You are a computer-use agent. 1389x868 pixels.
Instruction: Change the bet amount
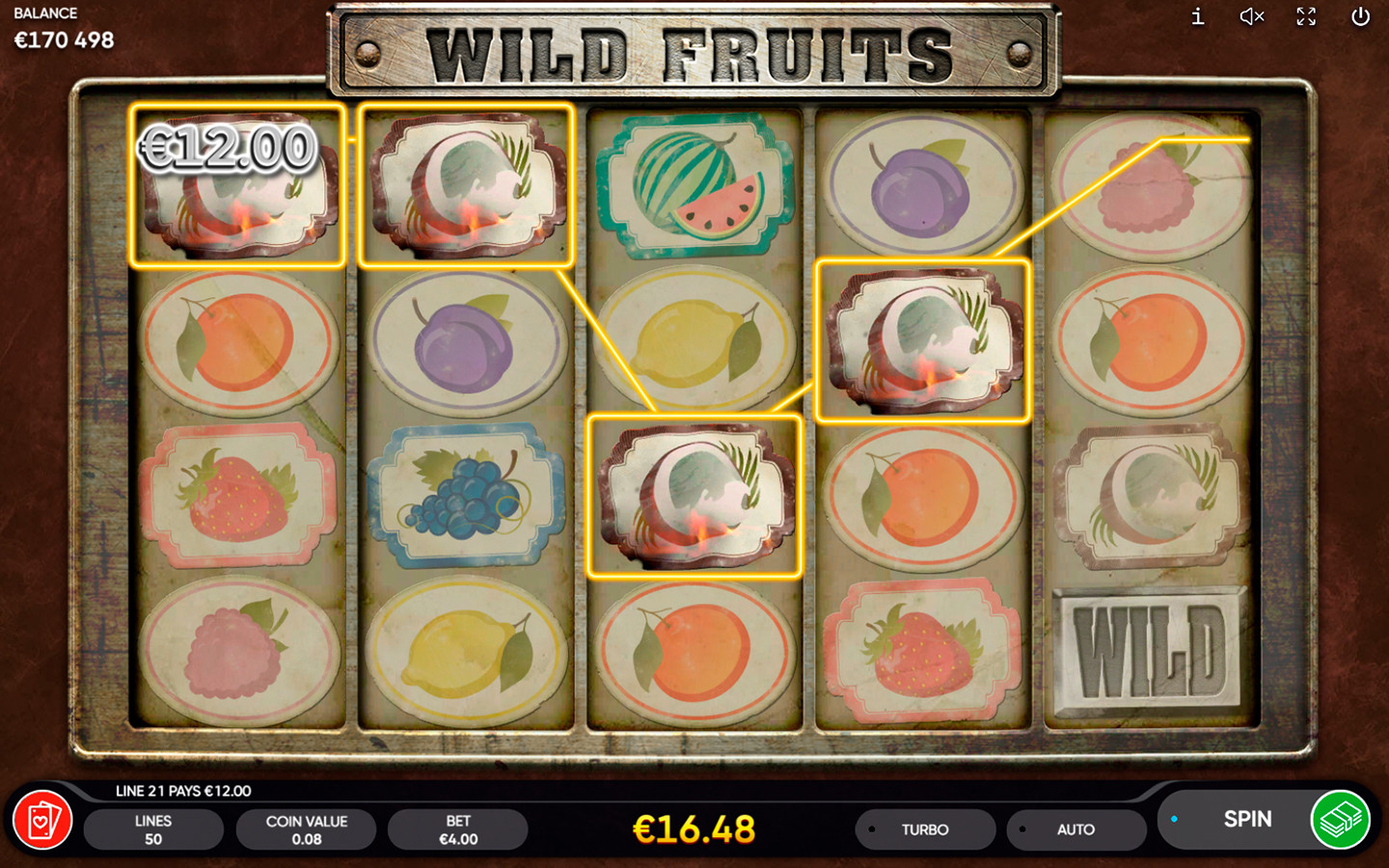point(458,829)
